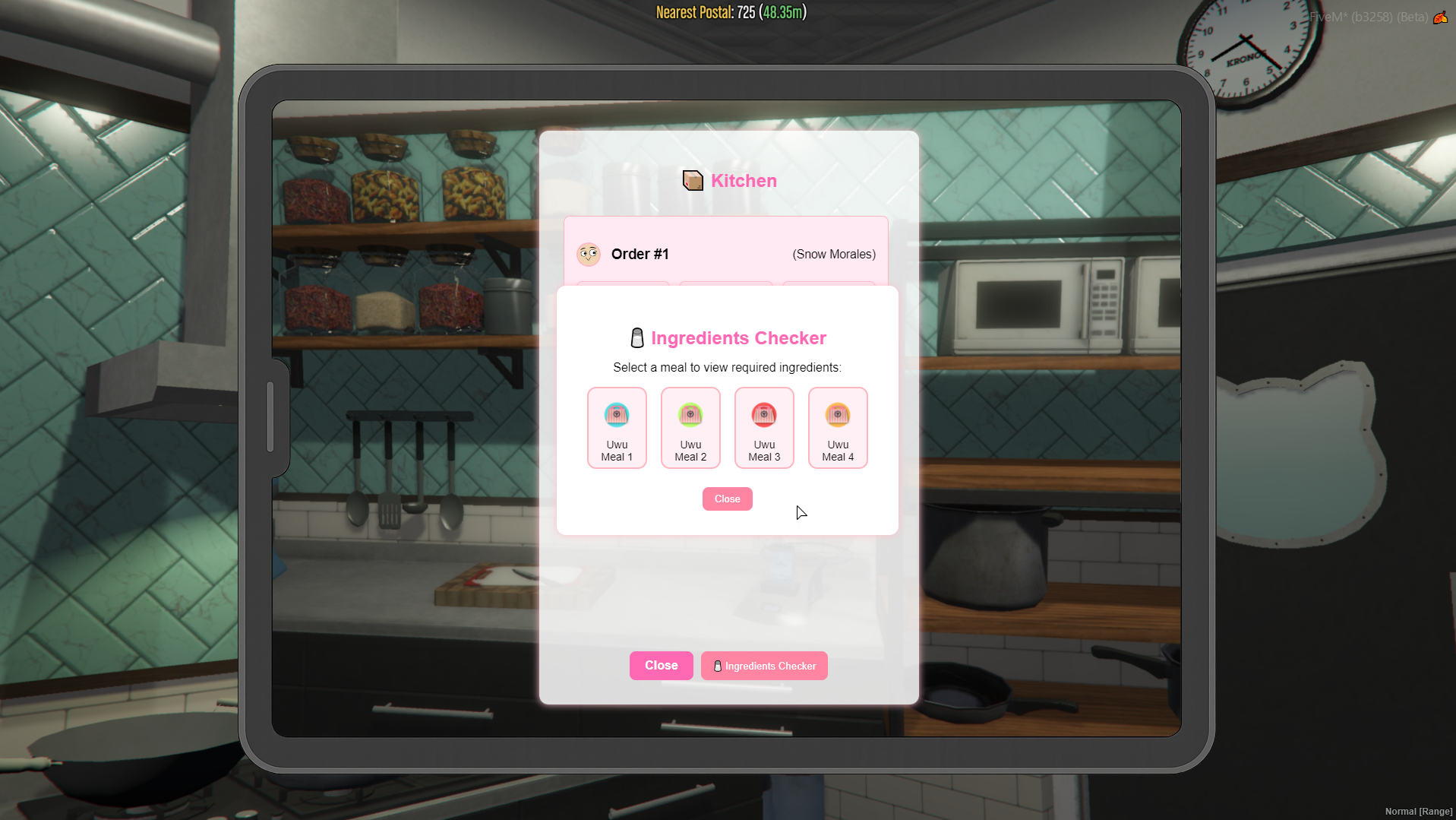The width and height of the screenshot is (1456, 820).
Task: Click the donut icon on Uwu Meal 2
Action: (x=690, y=414)
